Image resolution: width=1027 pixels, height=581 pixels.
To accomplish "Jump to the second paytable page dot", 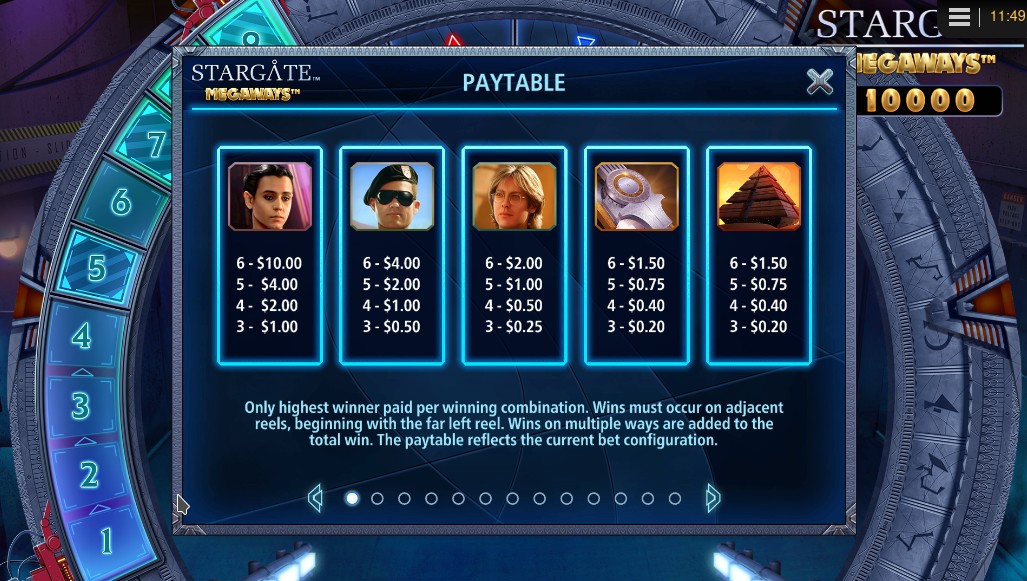I will pyautogui.click(x=378, y=498).
